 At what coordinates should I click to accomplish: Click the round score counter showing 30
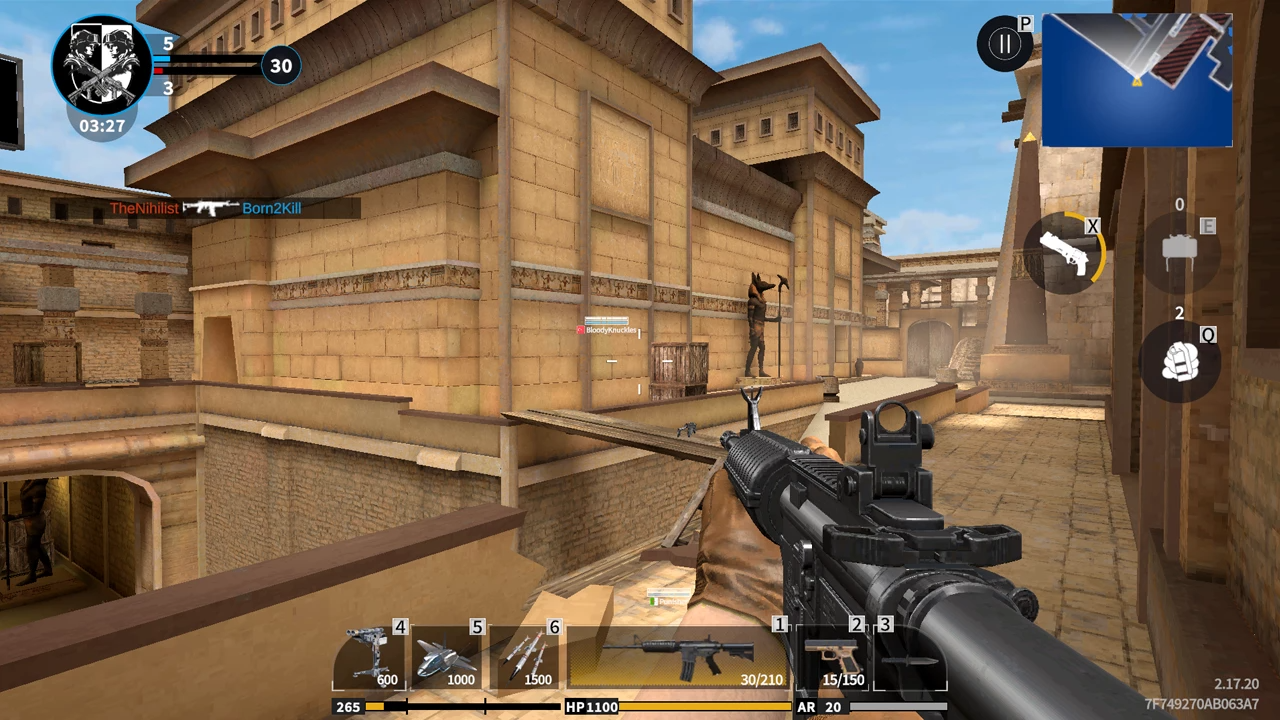point(280,65)
